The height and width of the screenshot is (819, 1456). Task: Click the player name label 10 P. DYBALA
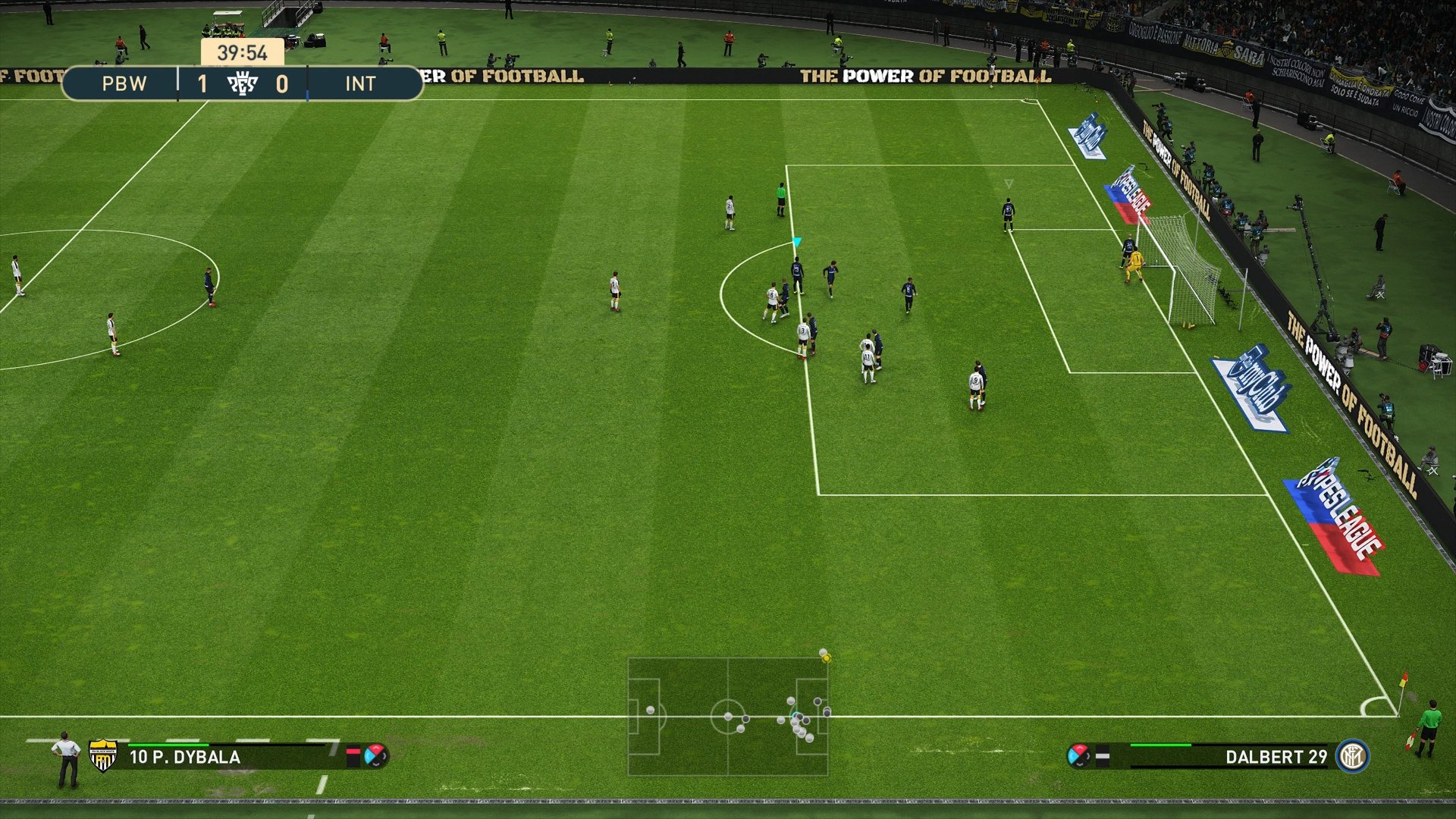[185, 756]
